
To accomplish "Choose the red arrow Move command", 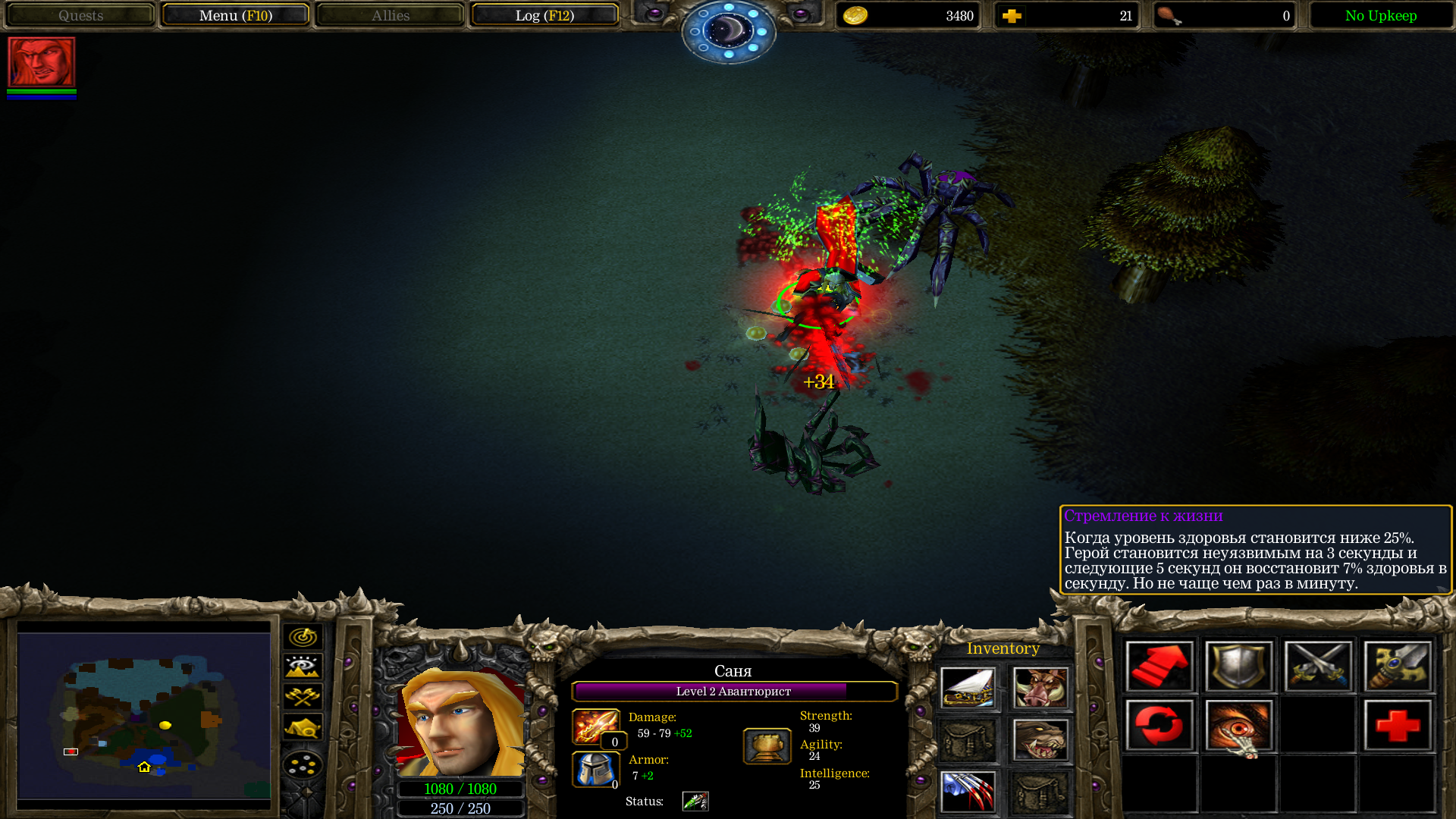I will coord(1159,667).
